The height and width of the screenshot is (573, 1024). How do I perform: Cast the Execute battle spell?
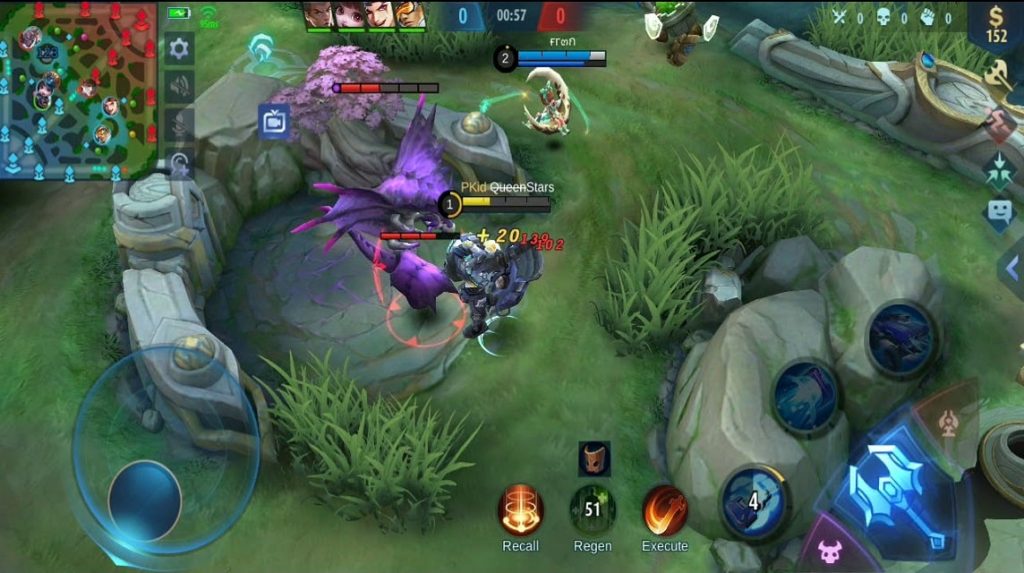664,510
